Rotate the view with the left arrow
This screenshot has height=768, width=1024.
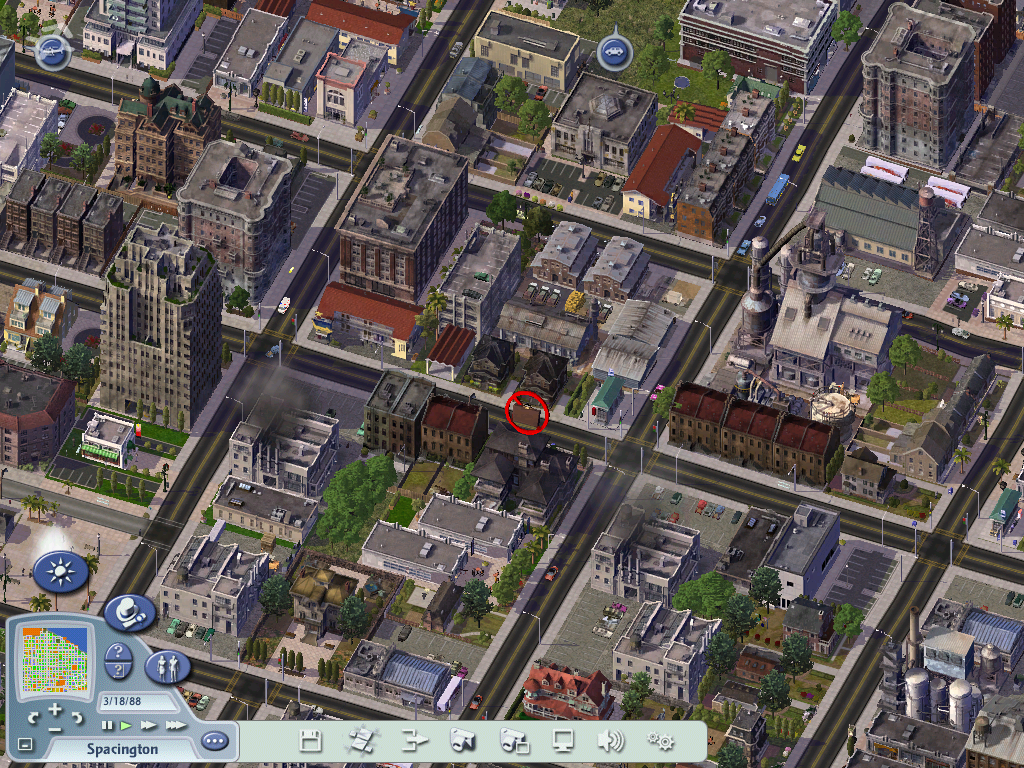coord(35,717)
